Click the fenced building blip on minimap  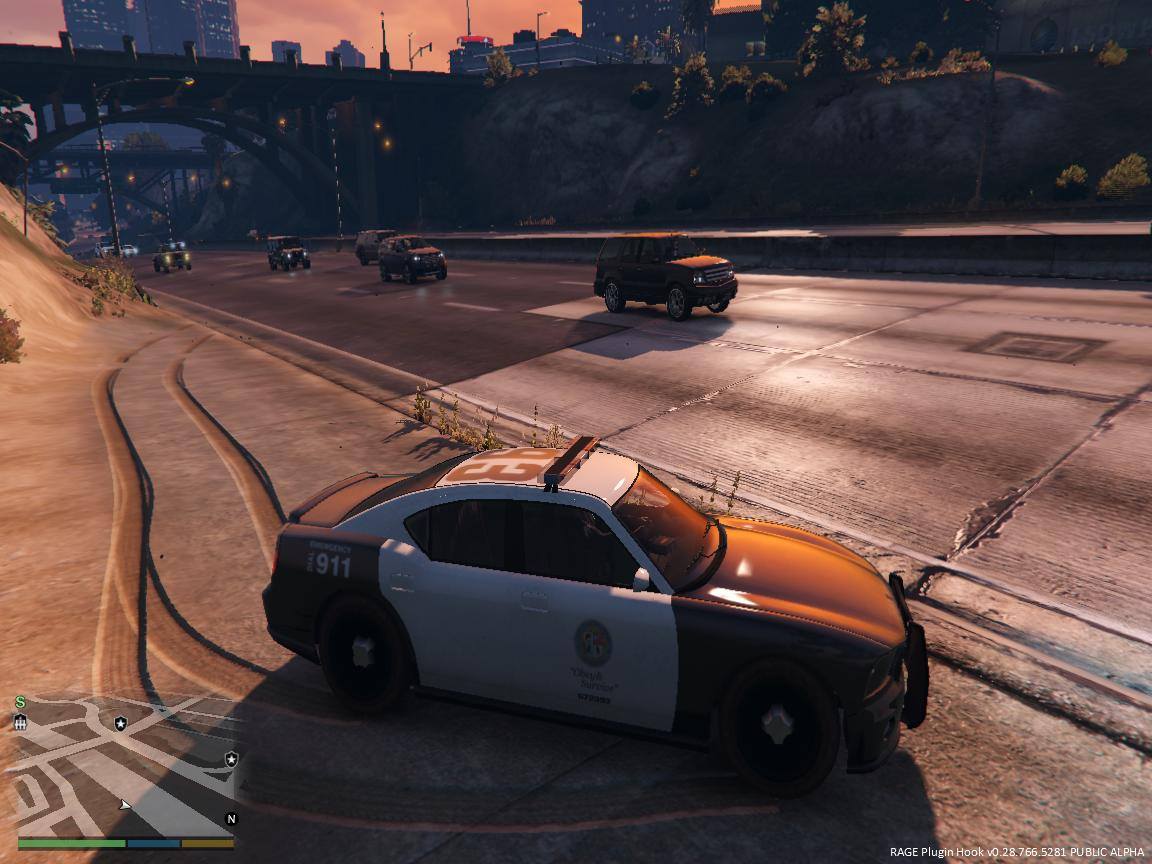point(20,722)
